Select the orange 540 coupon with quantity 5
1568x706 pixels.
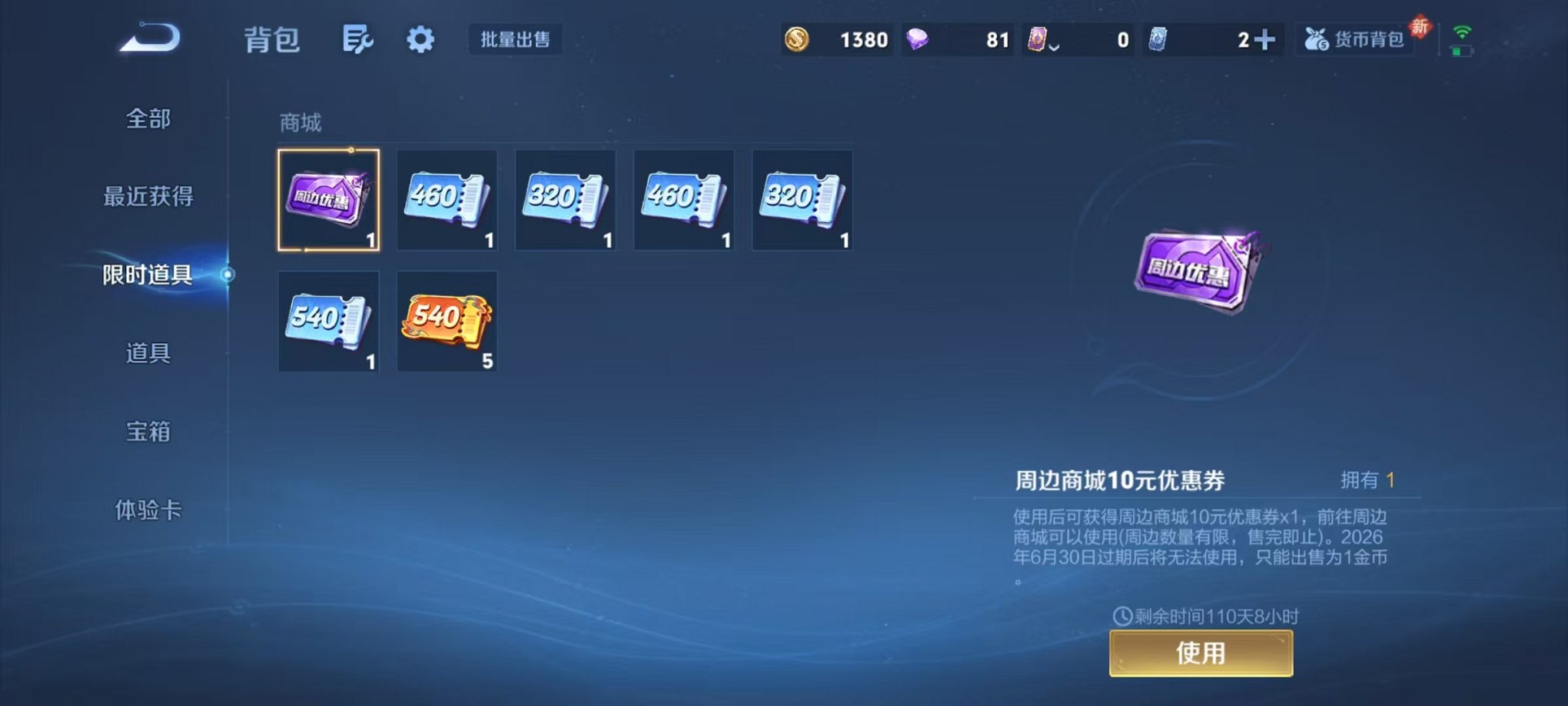pyautogui.click(x=447, y=321)
